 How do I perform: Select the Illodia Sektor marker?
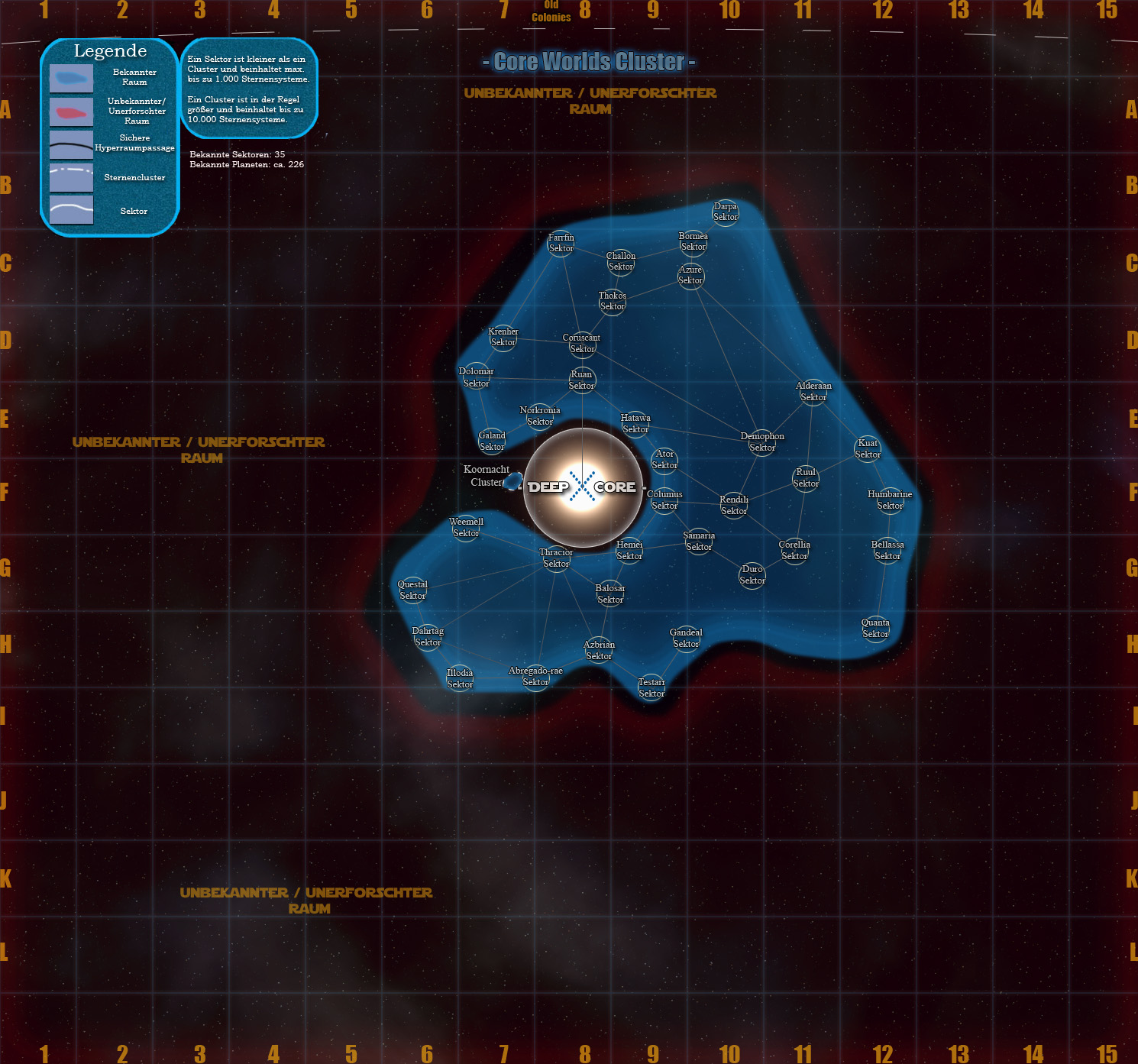(x=460, y=679)
